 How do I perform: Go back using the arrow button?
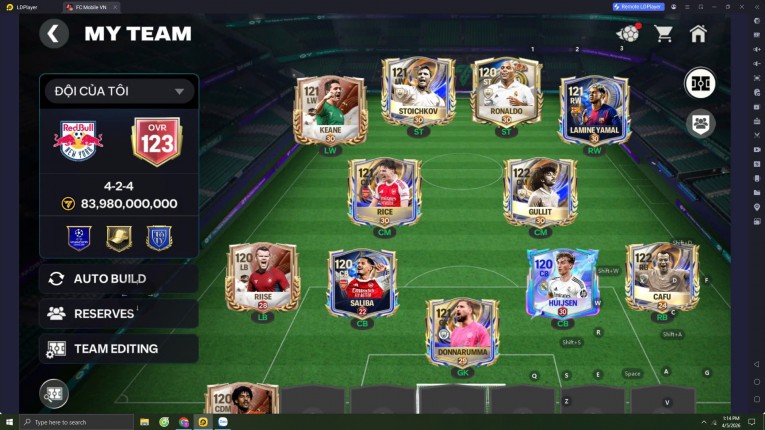(x=54, y=34)
